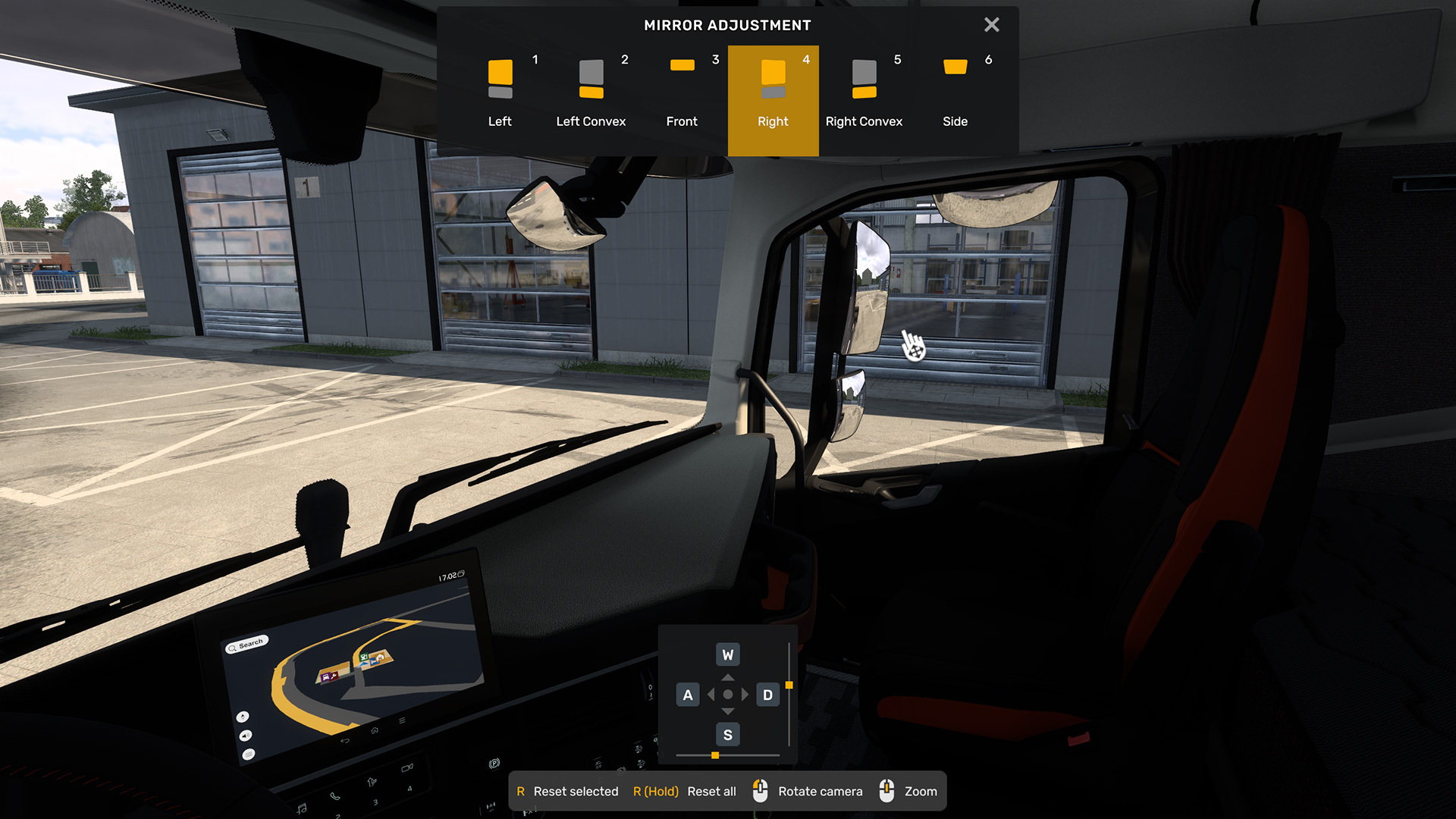Click the vertical mirror position slider handle
1456x819 pixels.
coord(789,686)
